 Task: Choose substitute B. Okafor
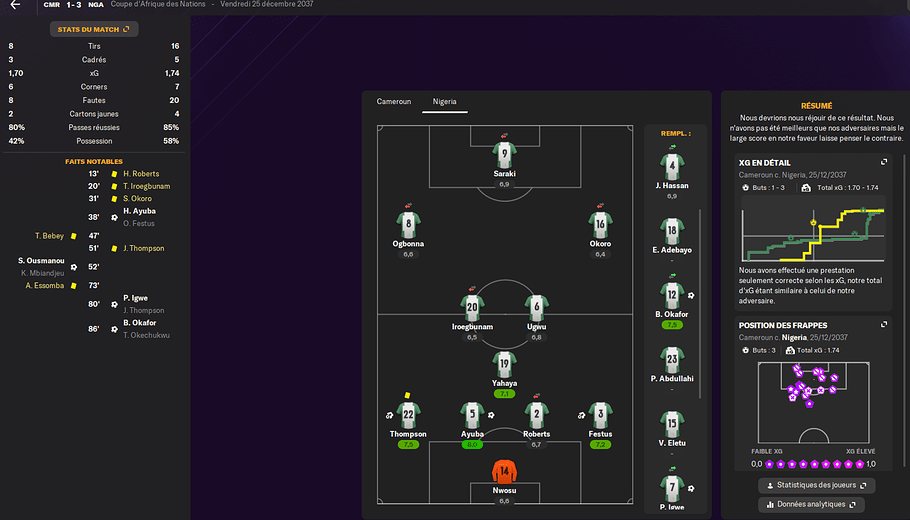pos(672,297)
